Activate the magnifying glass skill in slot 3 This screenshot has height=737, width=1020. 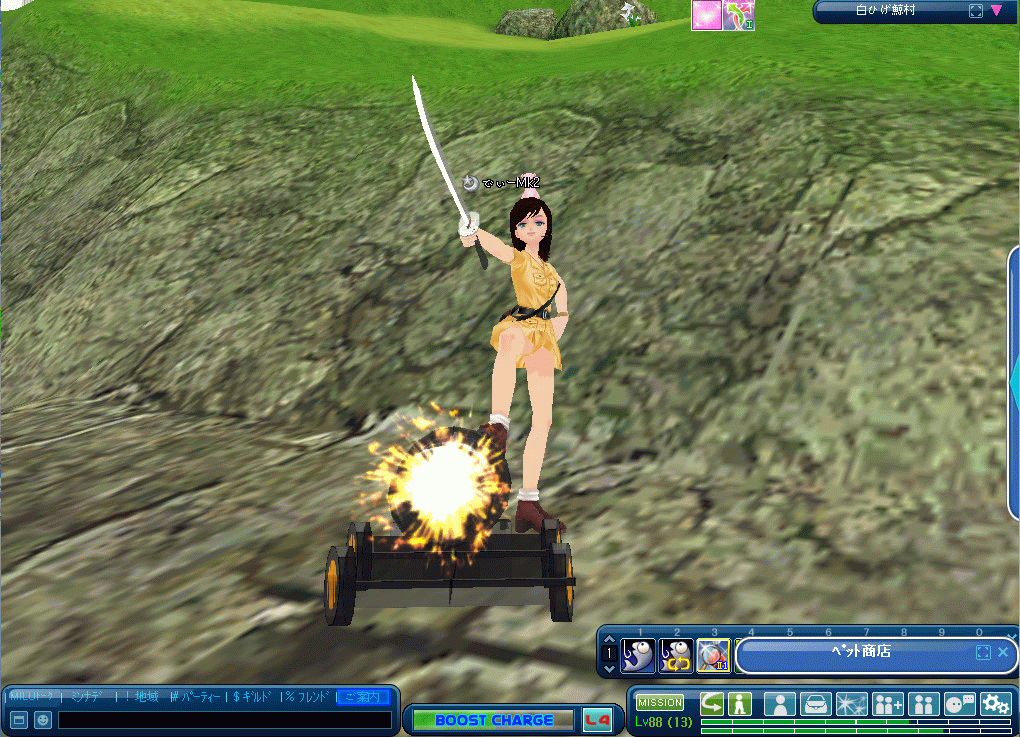(x=713, y=656)
